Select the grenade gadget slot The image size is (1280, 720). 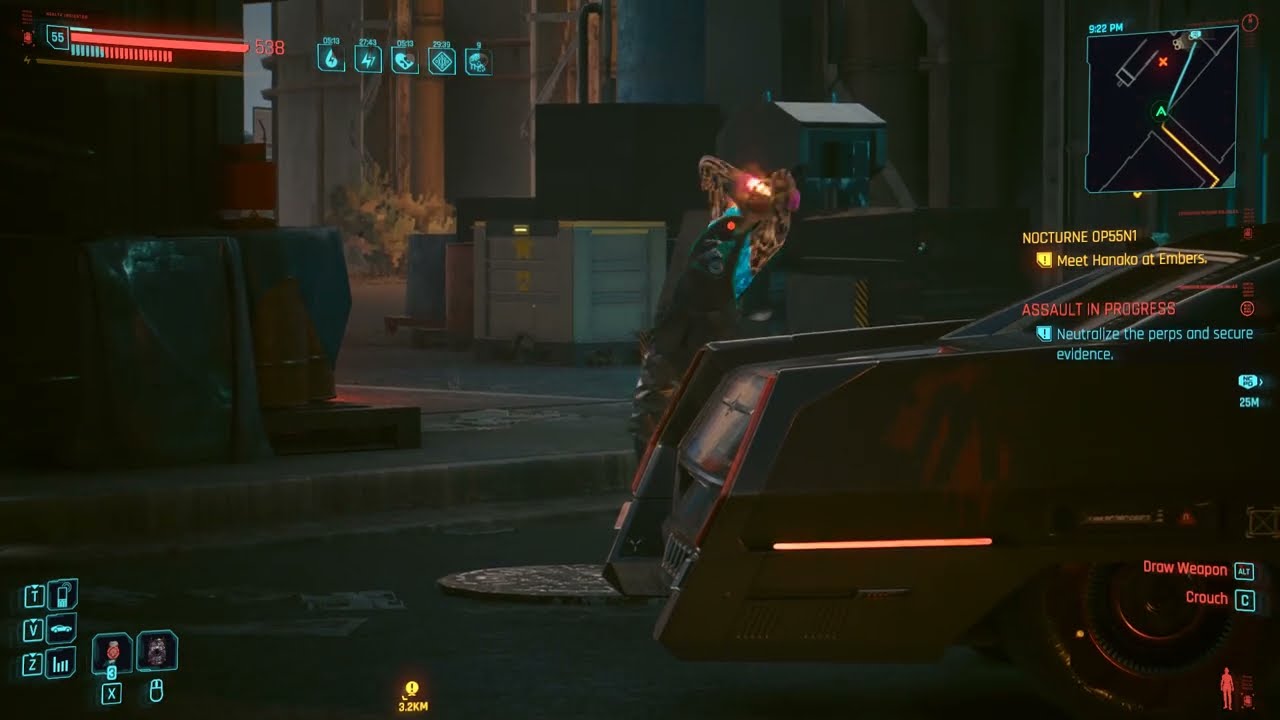coord(156,651)
